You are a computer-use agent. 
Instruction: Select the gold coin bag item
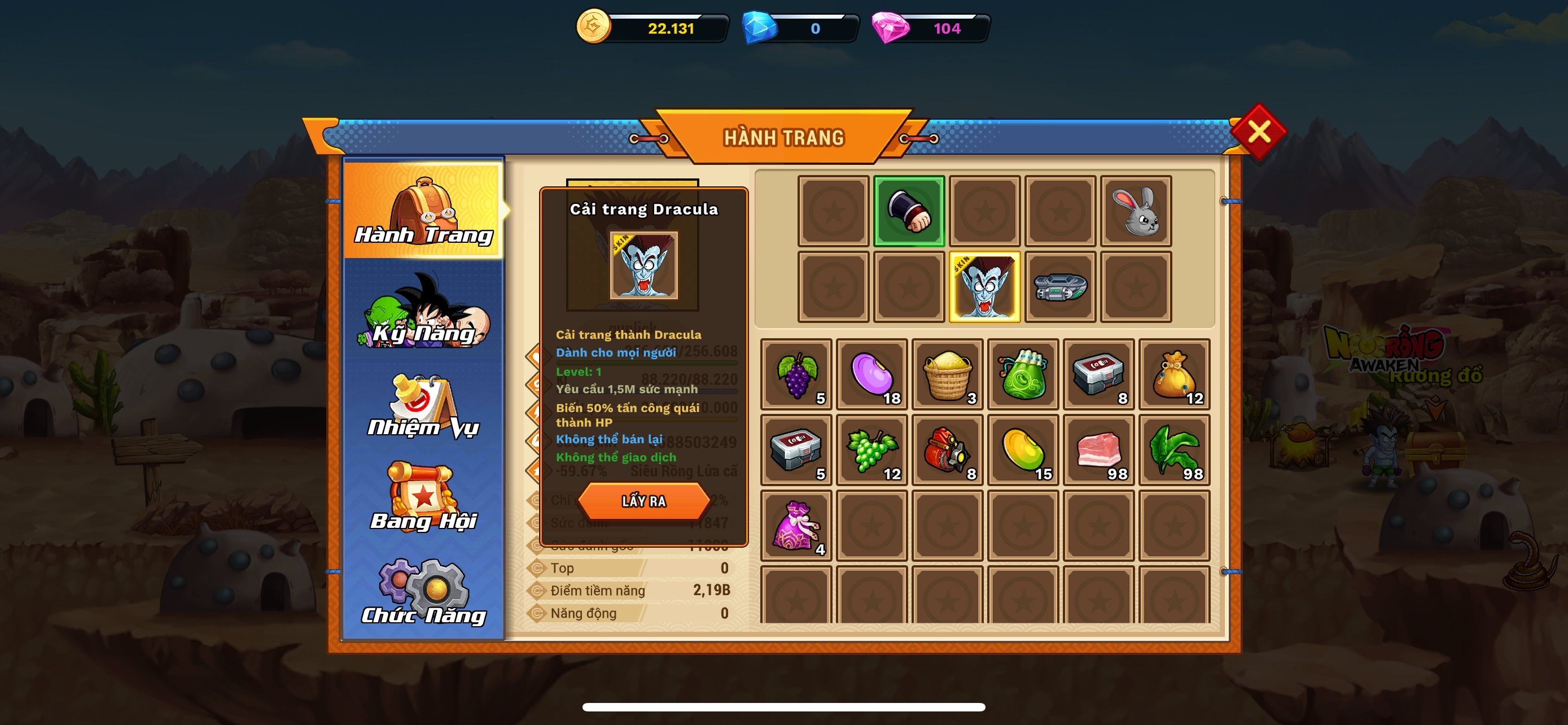coord(1174,374)
